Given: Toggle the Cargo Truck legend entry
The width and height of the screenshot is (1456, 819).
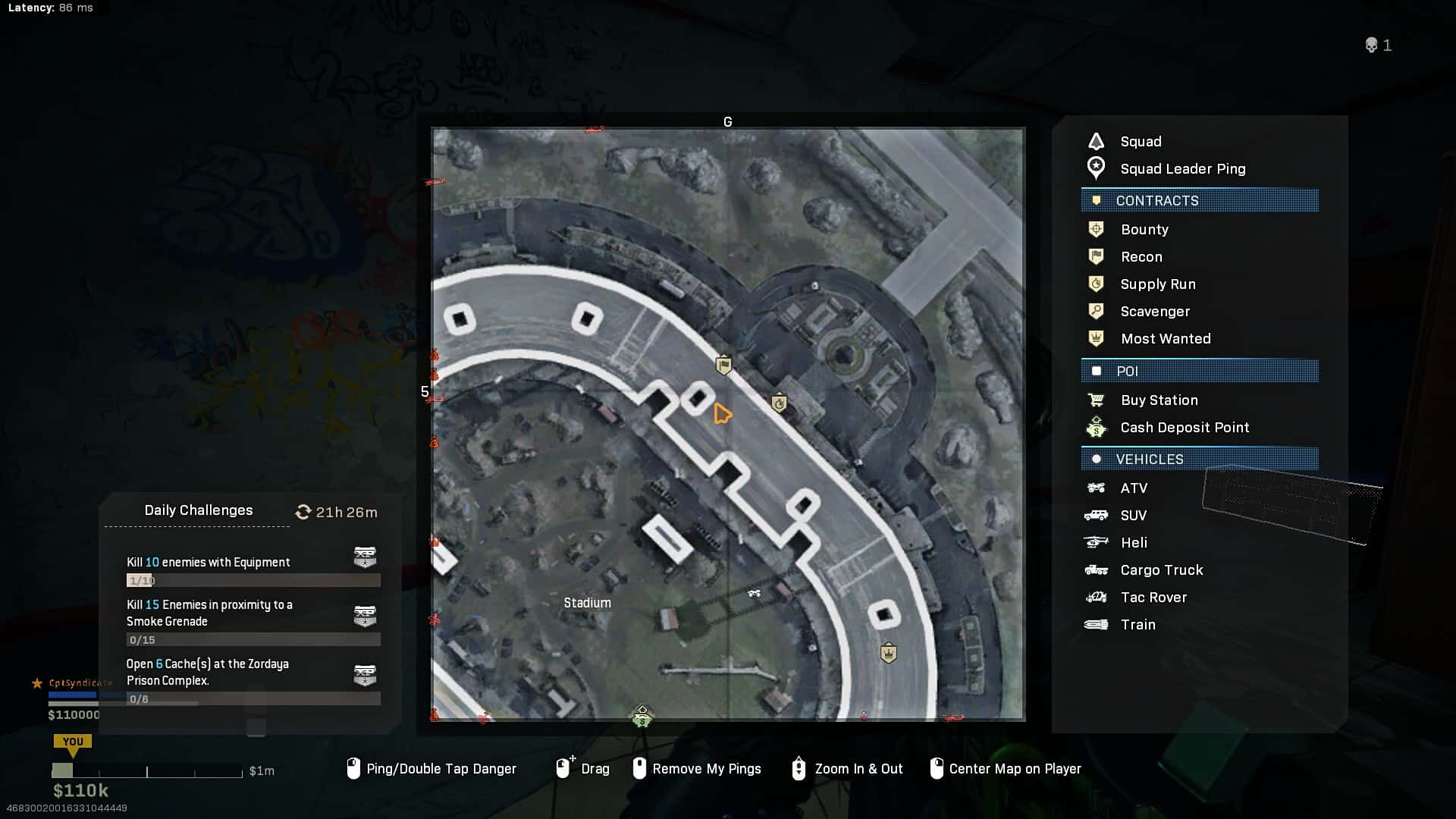Looking at the screenshot, I should [x=1161, y=570].
